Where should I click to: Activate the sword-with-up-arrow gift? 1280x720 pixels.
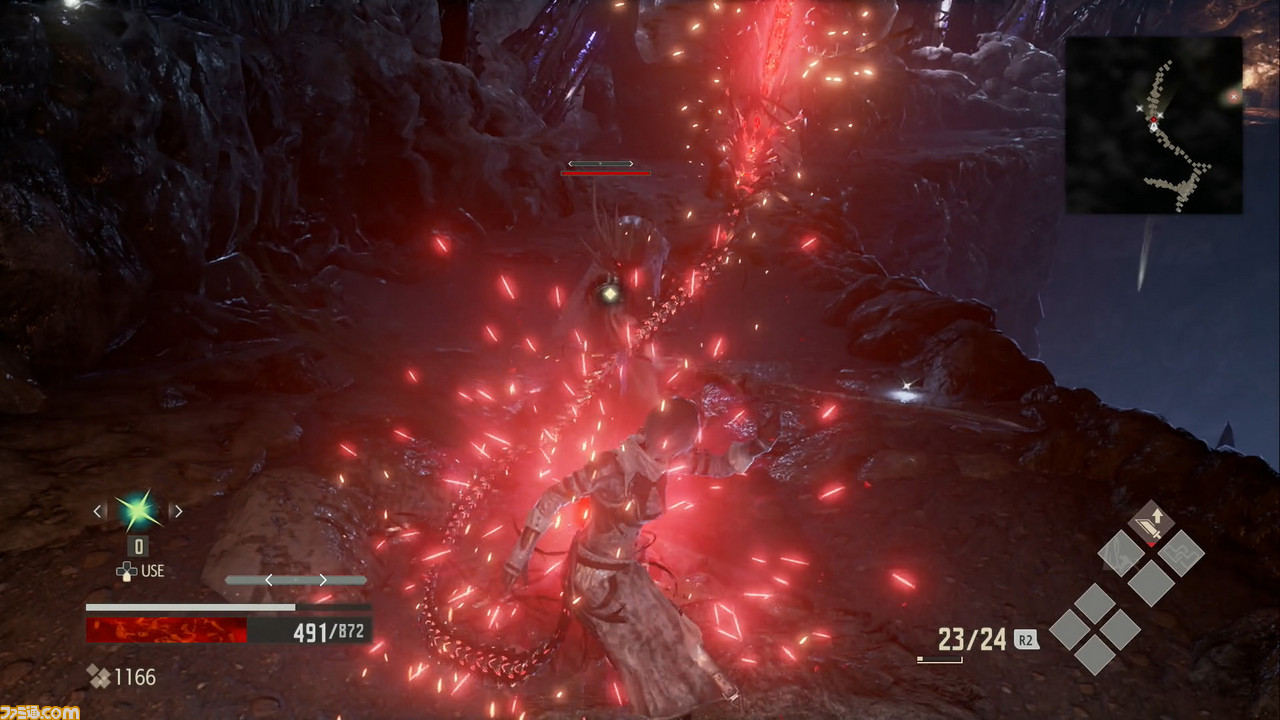[x=1151, y=522]
